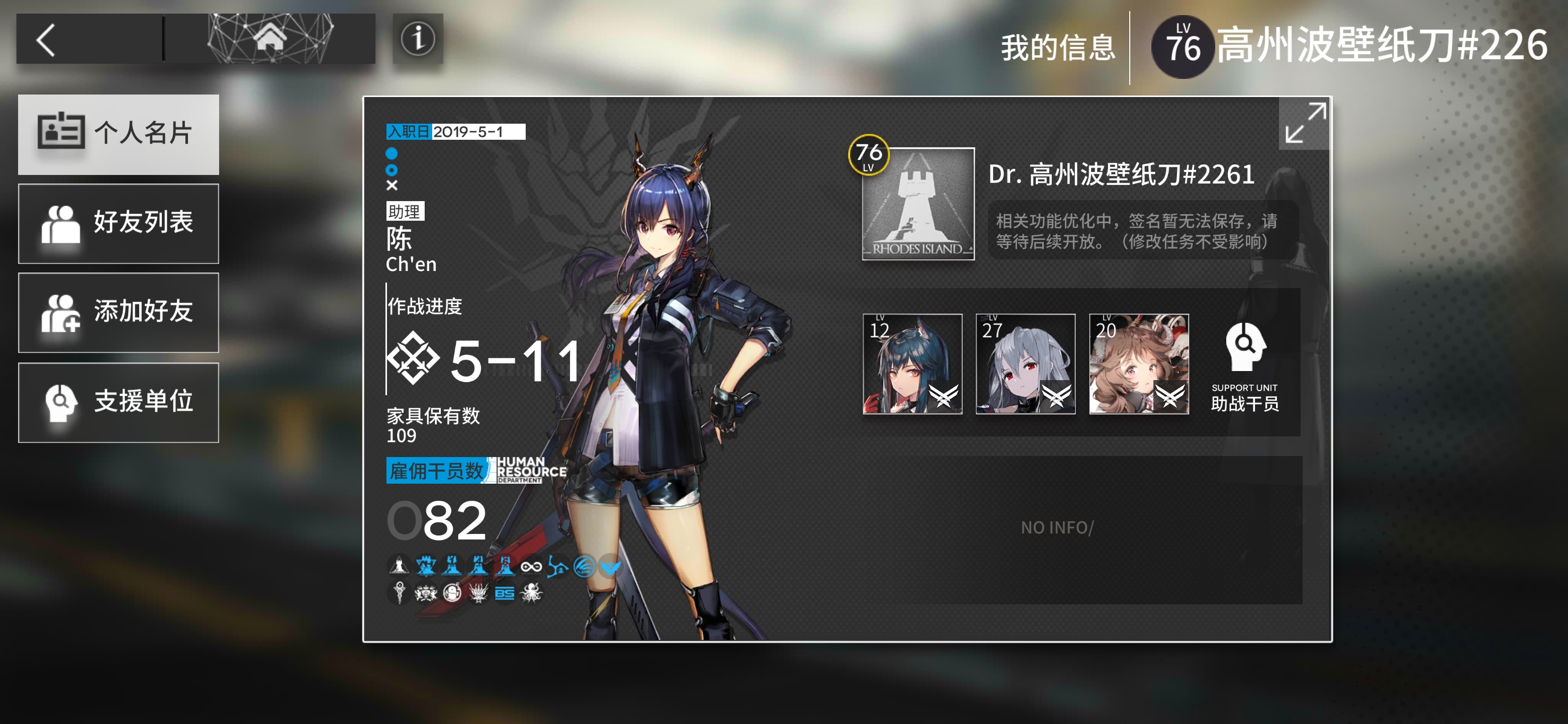Viewport: 1568px width, 724px height.
Task: Expand the profile card to fullscreen
Action: pyautogui.click(x=1305, y=123)
